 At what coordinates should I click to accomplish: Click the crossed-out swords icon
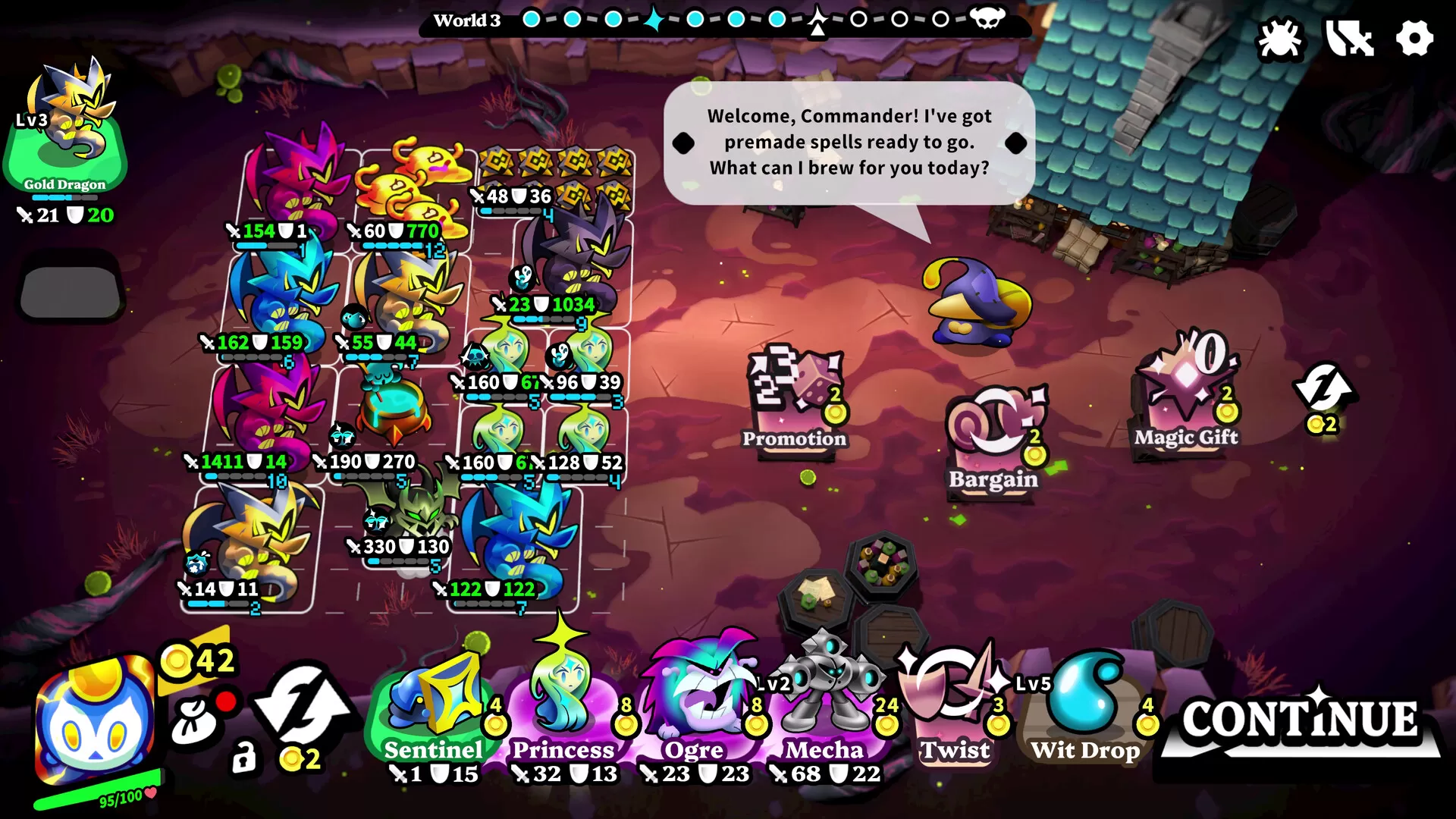pyautogui.click(x=1349, y=38)
